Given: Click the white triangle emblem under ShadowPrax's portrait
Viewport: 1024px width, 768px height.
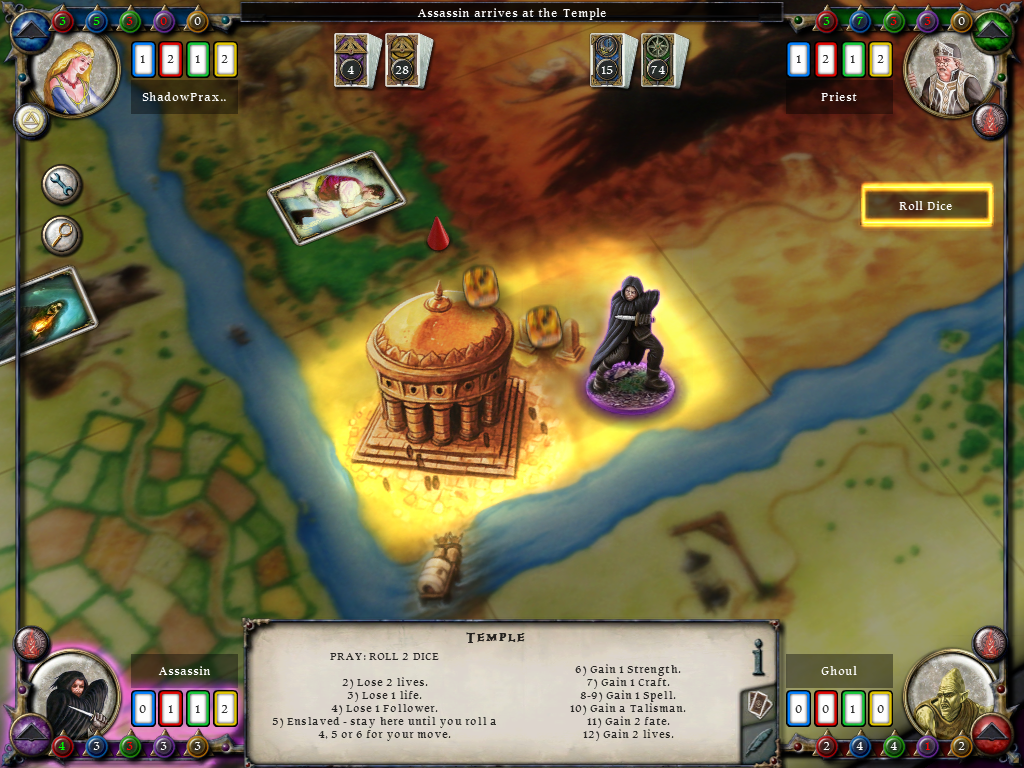Looking at the screenshot, I should [31, 121].
